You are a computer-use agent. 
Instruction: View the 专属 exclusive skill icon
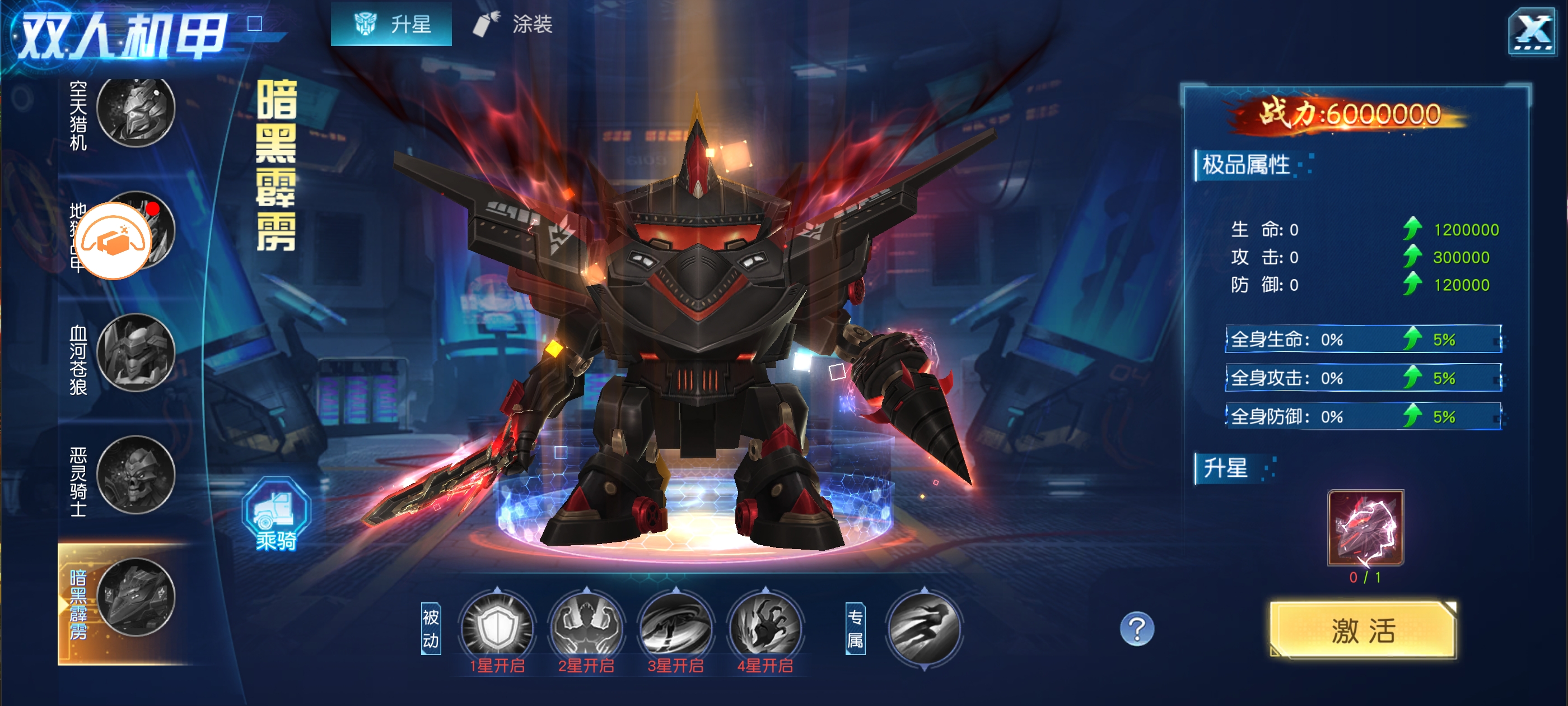tap(923, 629)
